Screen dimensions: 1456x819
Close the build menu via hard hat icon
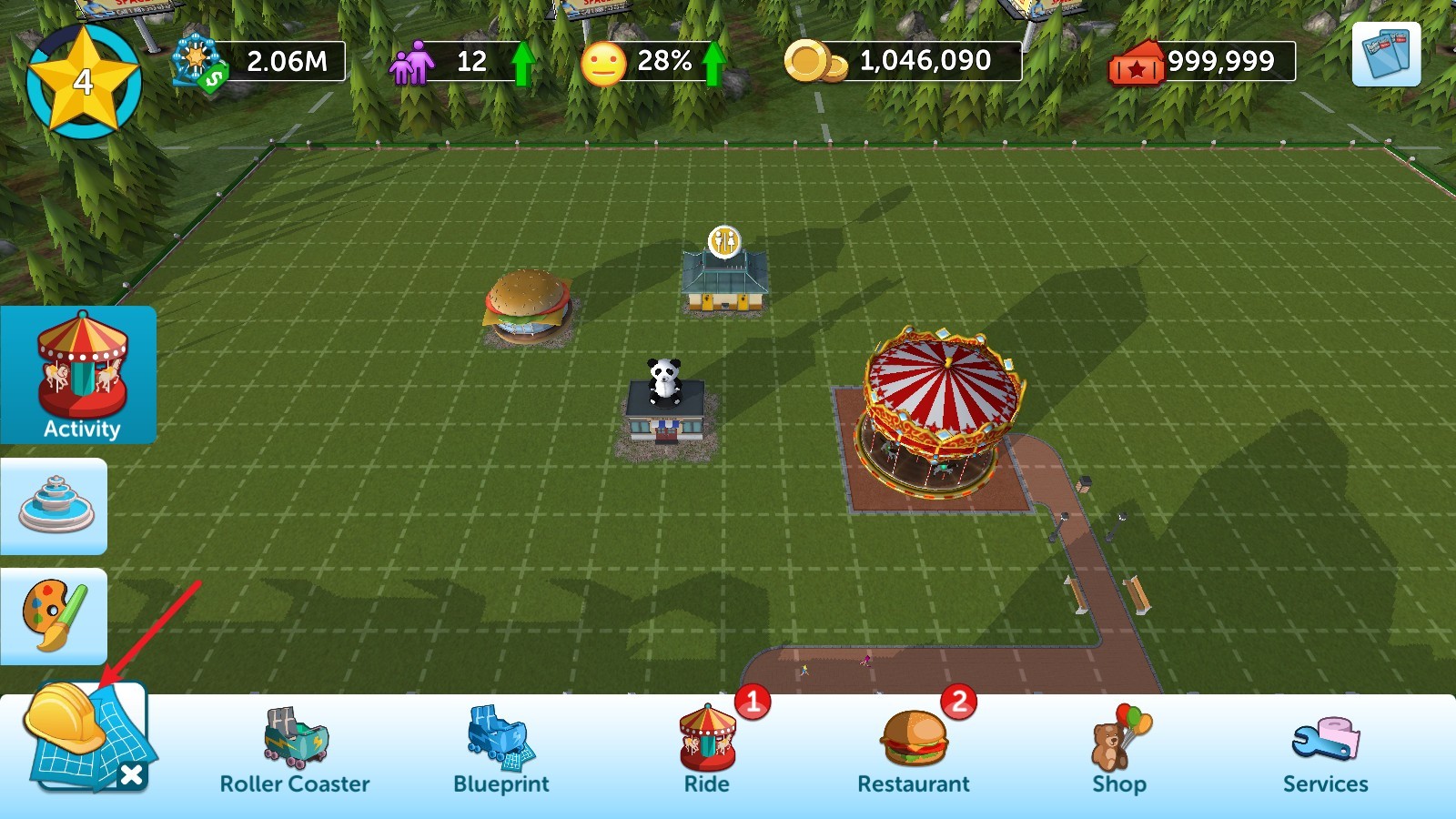(x=86, y=736)
